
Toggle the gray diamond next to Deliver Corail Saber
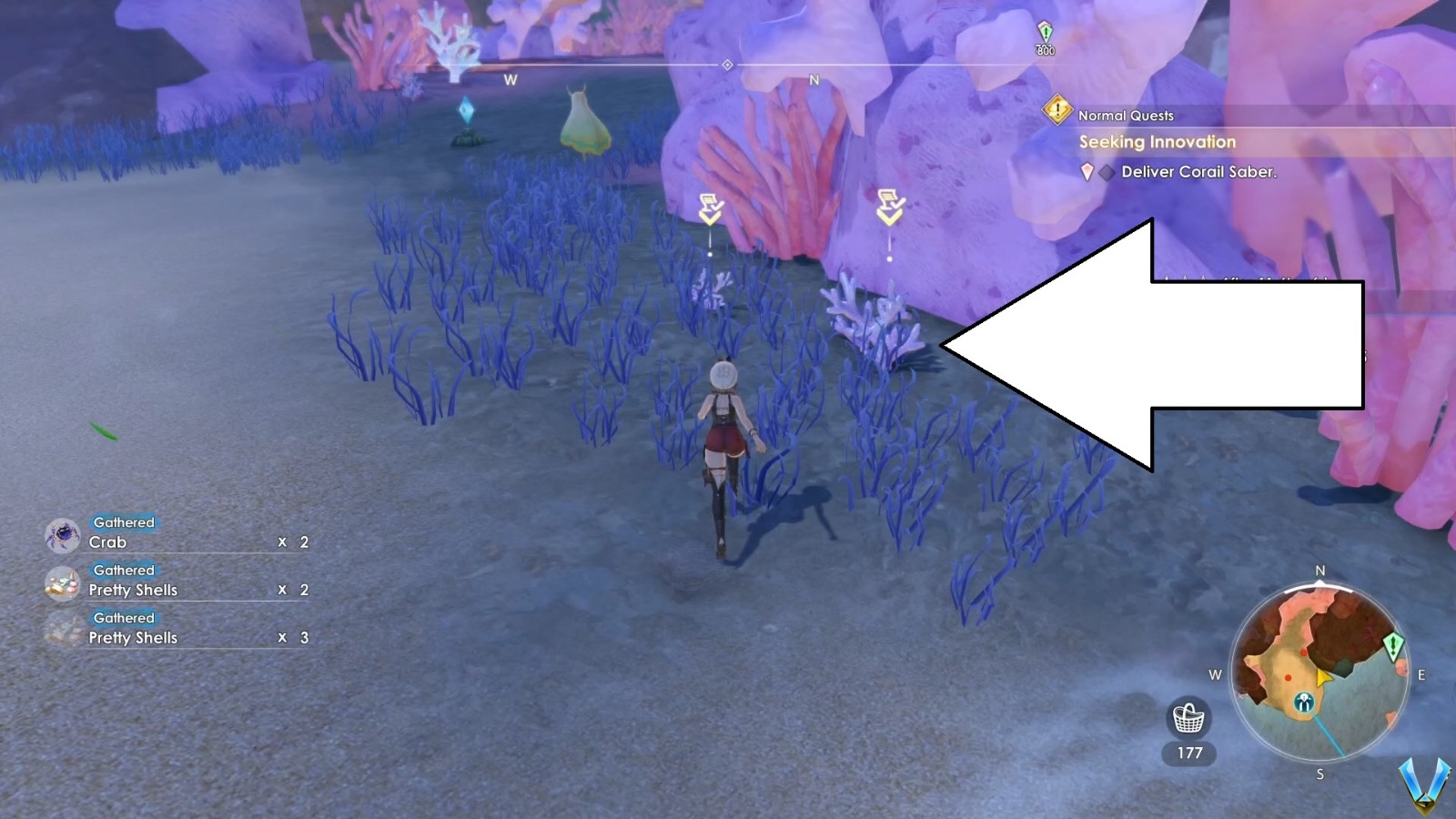pos(1105,171)
